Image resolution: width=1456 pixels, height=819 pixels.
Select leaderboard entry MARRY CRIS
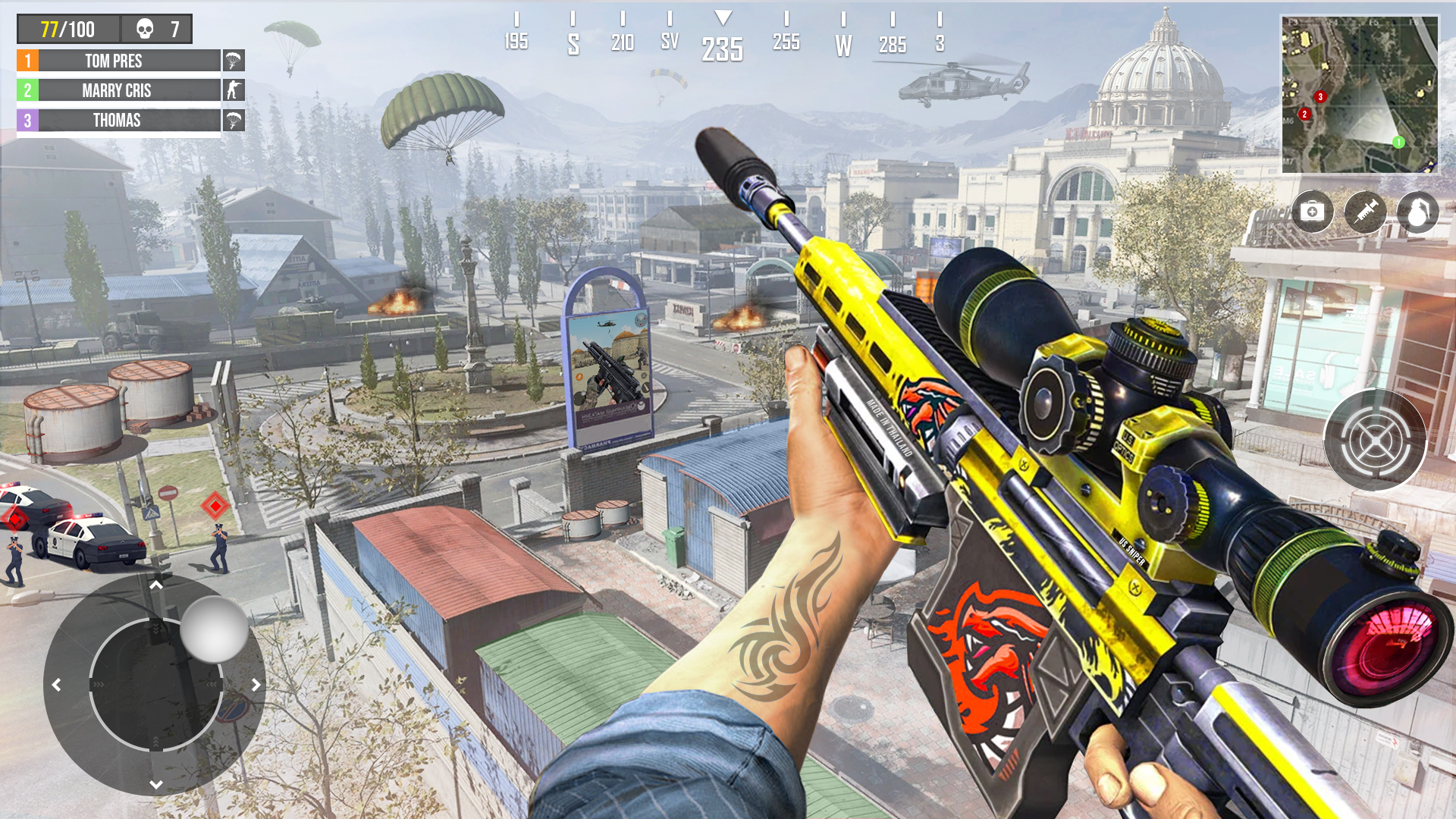click(x=118, y=90)
